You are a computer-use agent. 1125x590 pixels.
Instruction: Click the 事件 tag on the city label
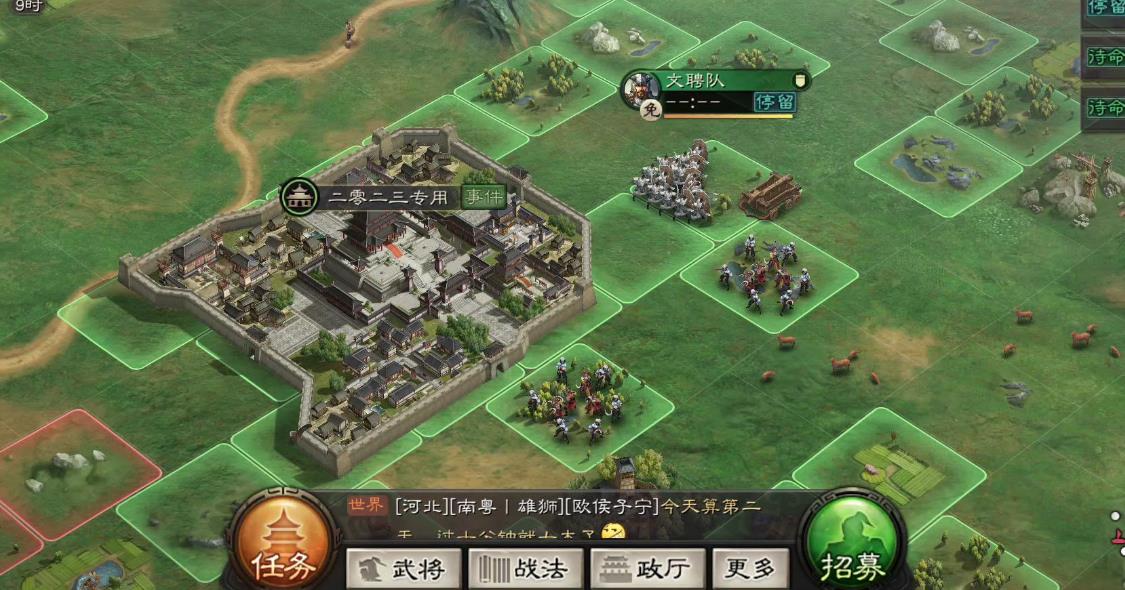[x=483, y=196]
